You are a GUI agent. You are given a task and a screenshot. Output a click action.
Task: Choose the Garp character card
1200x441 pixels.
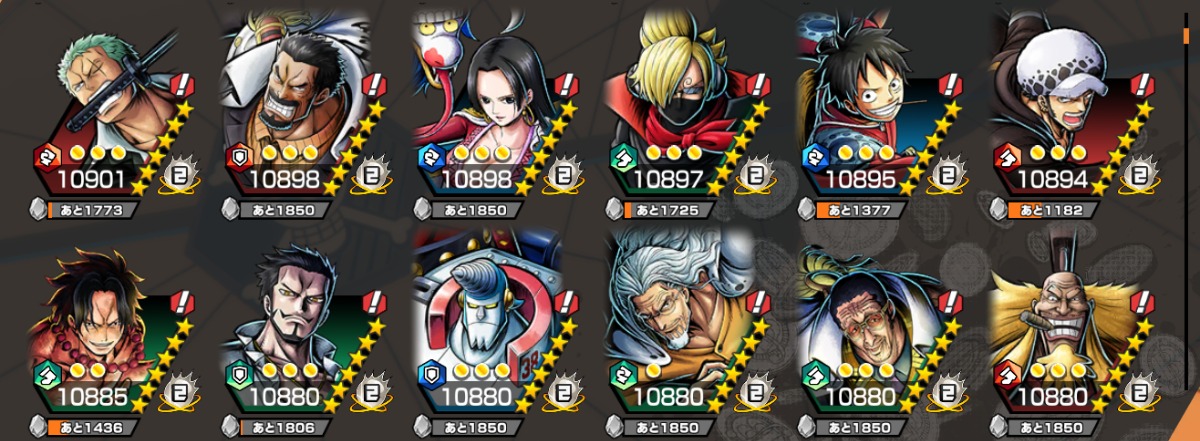click(x=302, y=110)
